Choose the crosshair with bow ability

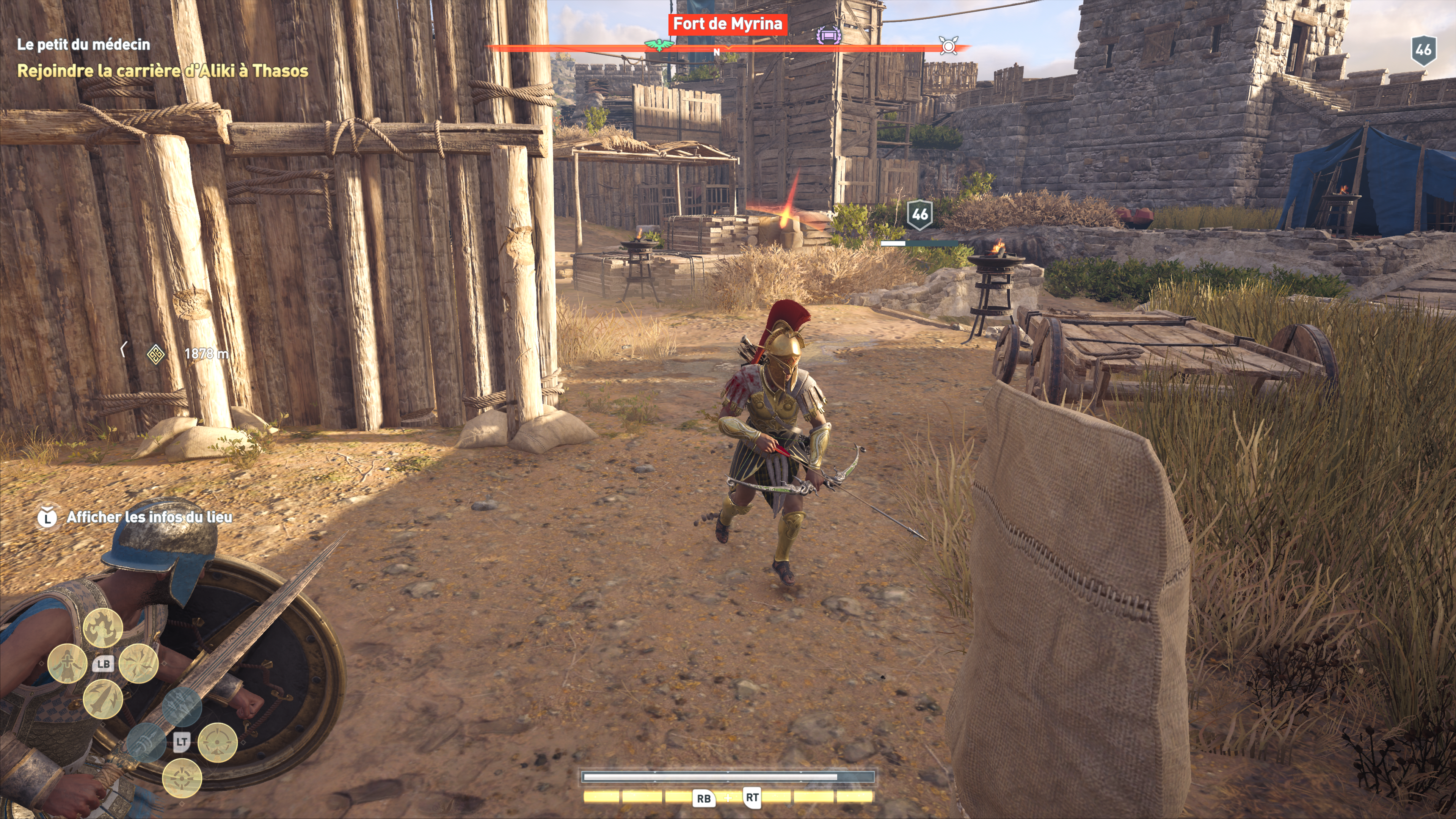[218, 742]
